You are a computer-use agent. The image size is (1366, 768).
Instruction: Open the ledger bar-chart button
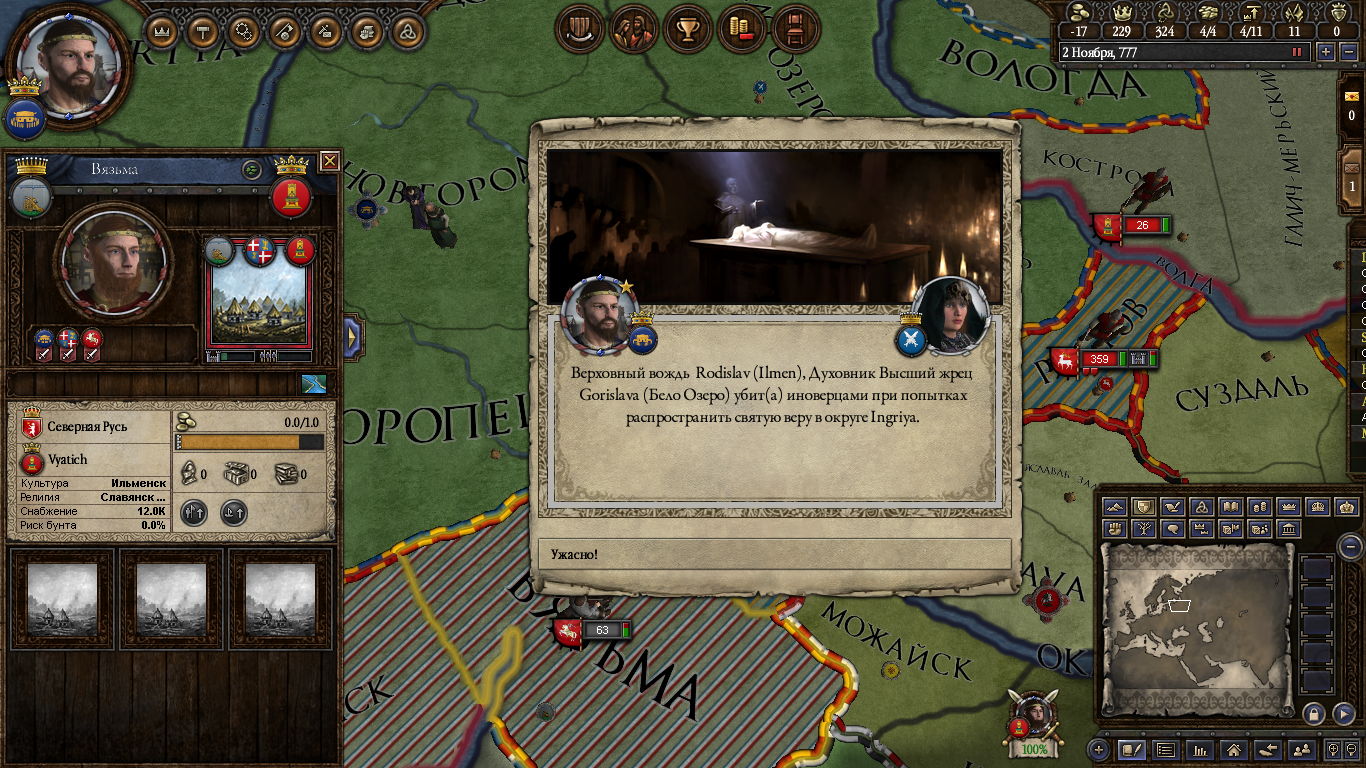pyautogui.click(x=1199, y=749)
